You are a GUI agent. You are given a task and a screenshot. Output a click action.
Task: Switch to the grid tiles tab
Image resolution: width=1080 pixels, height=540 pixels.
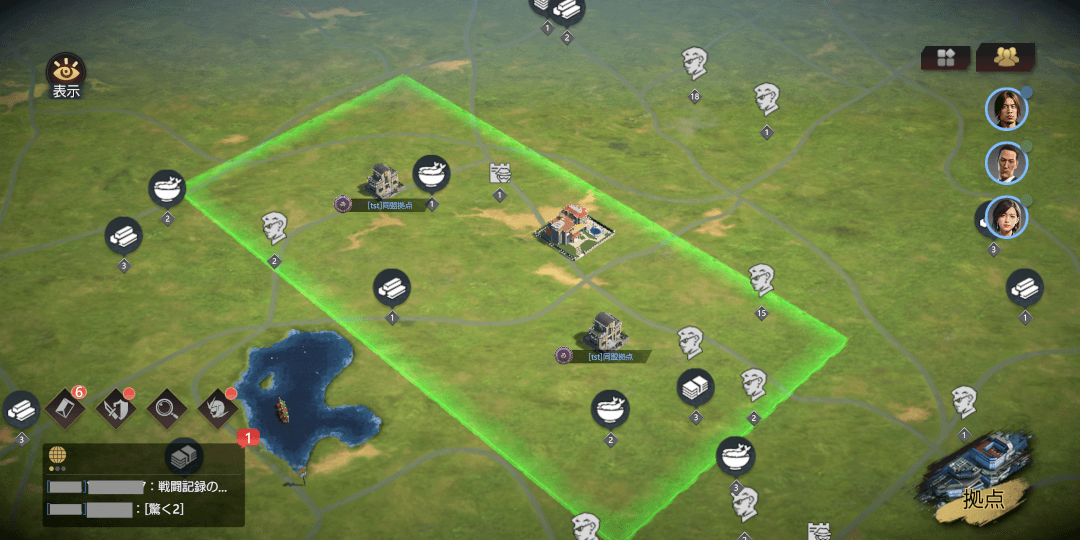click(945, 58)
